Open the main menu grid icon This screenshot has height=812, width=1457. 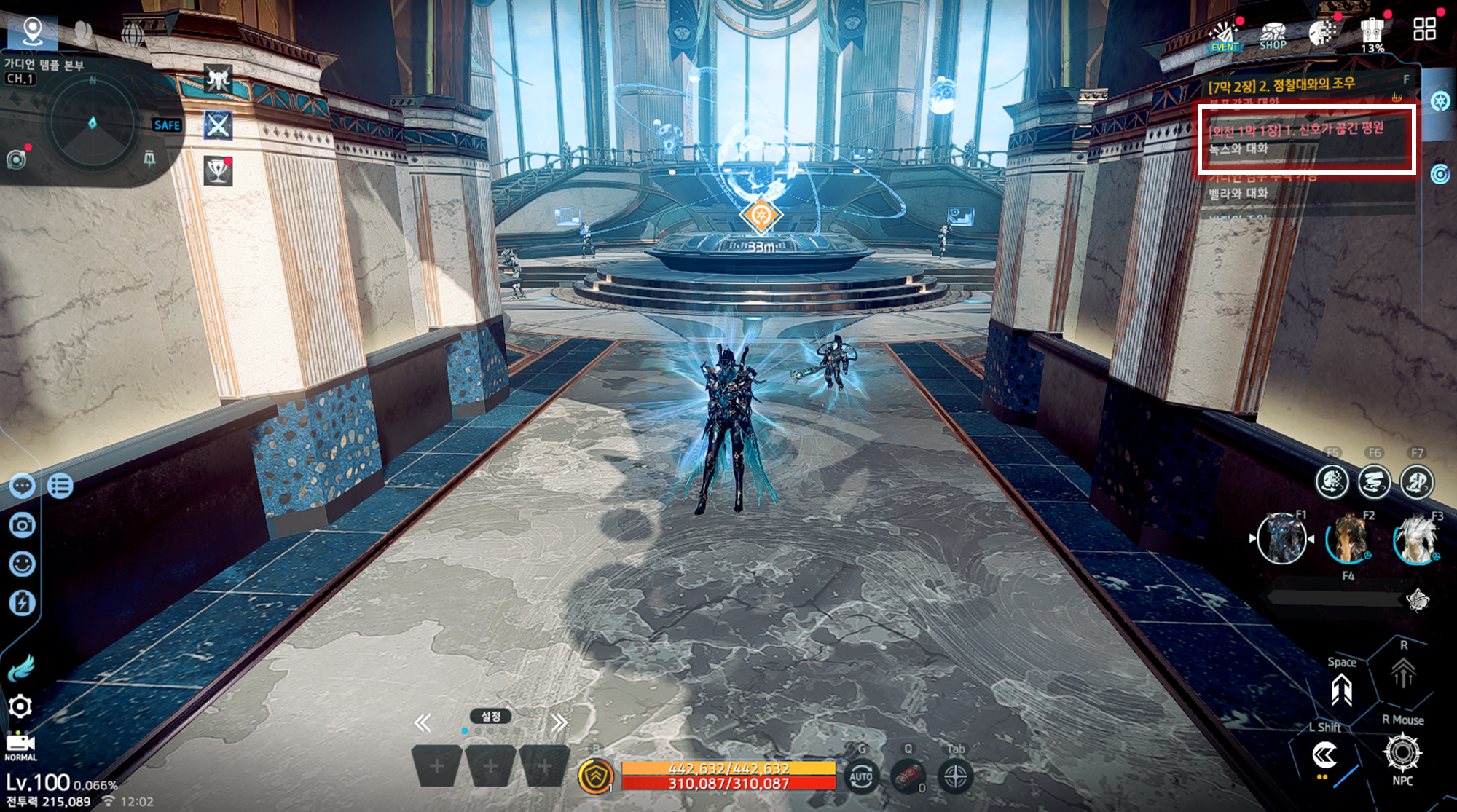pos(1424,29)
